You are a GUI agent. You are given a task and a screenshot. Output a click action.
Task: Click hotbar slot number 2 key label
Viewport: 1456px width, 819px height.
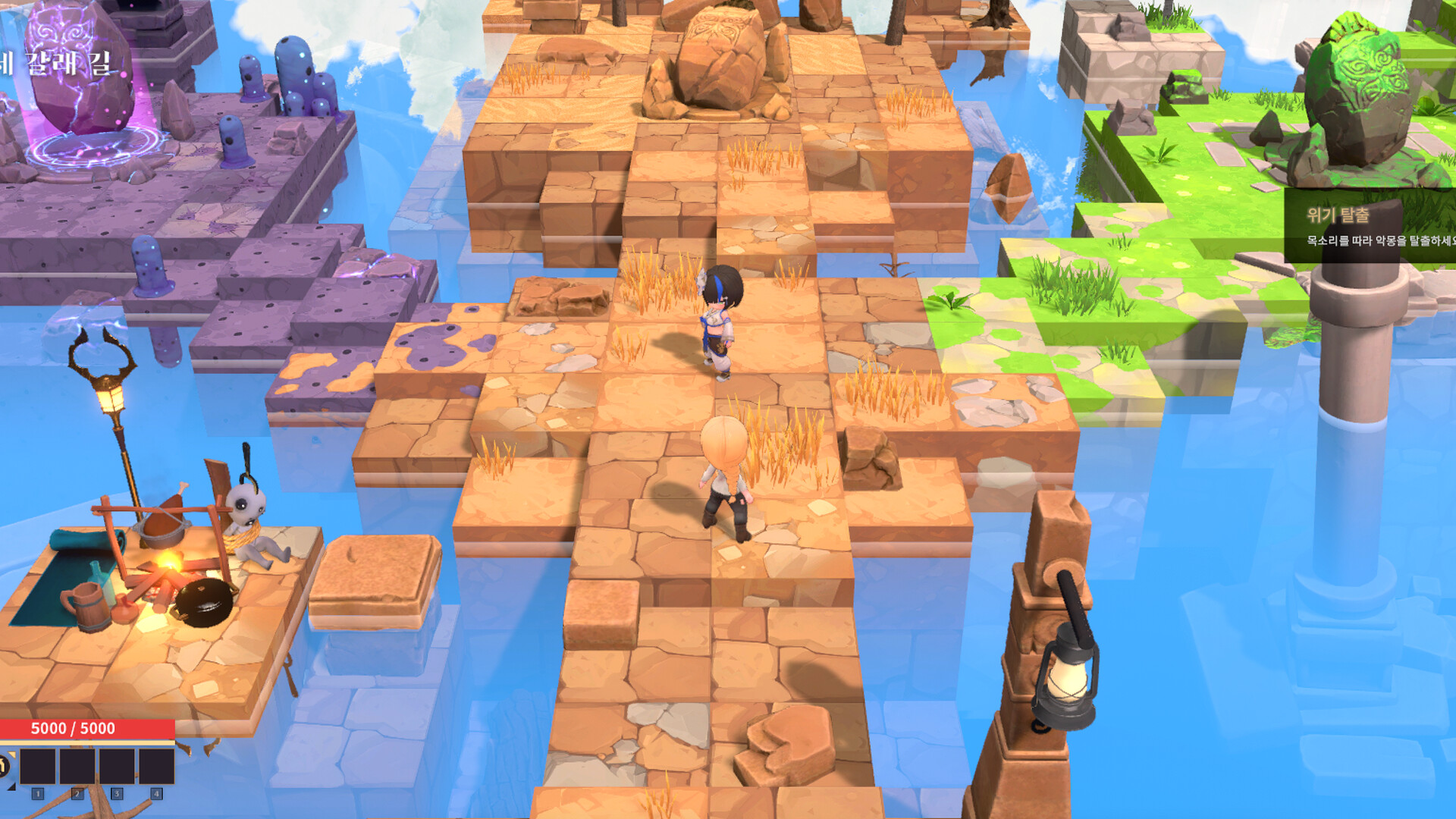(77, 795)
